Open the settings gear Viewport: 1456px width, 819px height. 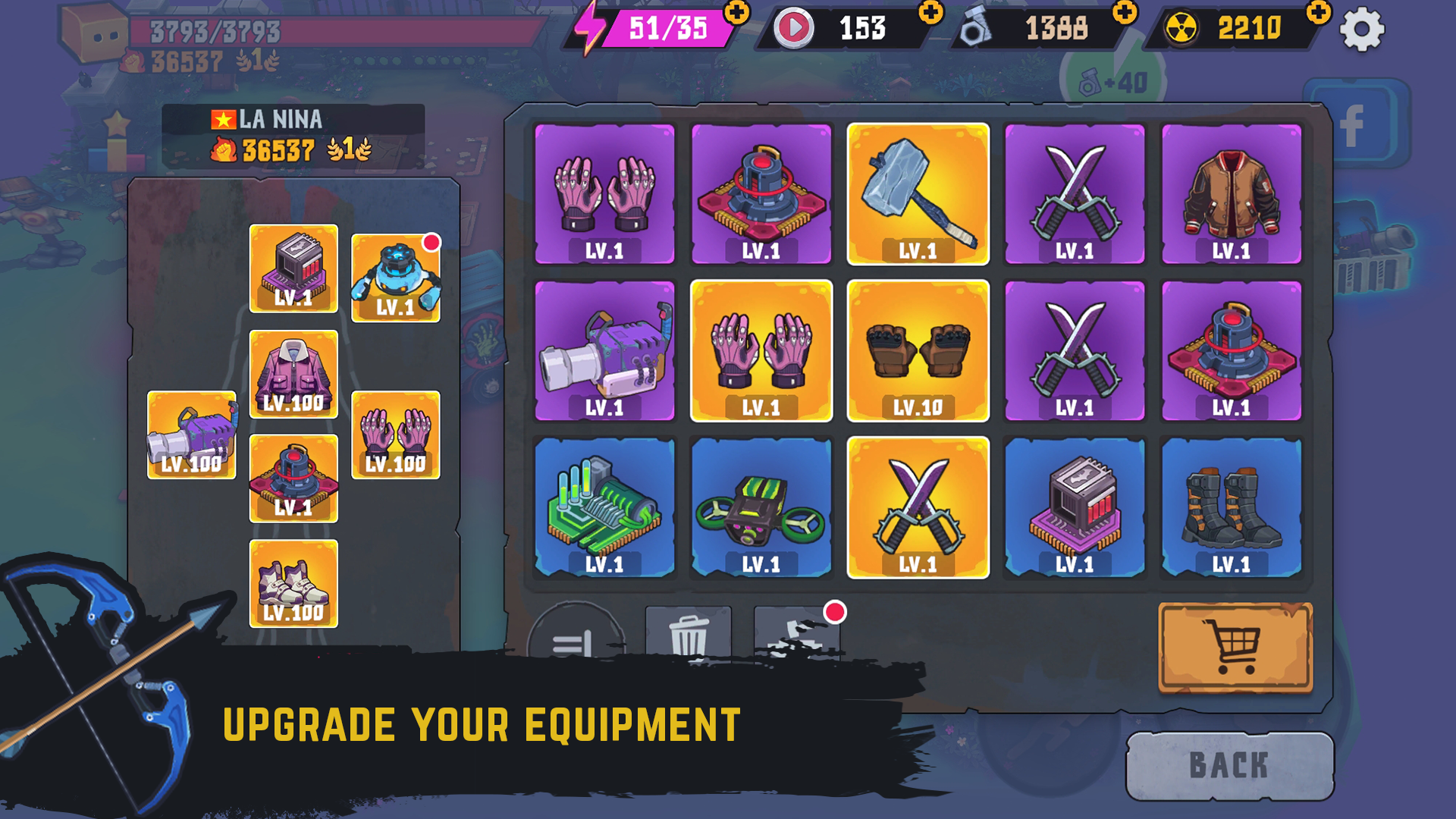coord(1362,30)
